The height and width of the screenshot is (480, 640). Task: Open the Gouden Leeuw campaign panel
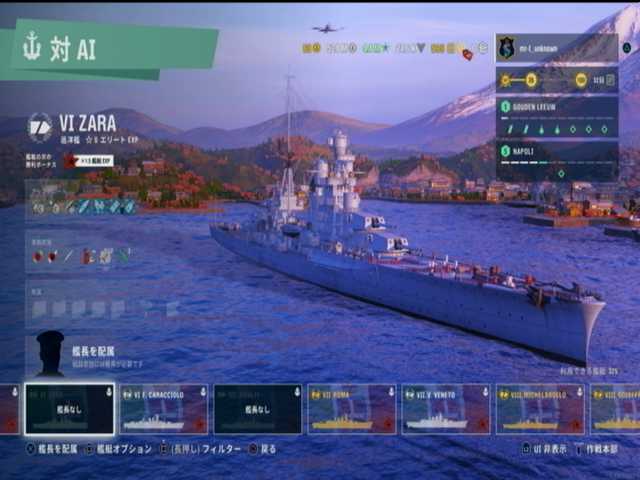coord(556,117)
